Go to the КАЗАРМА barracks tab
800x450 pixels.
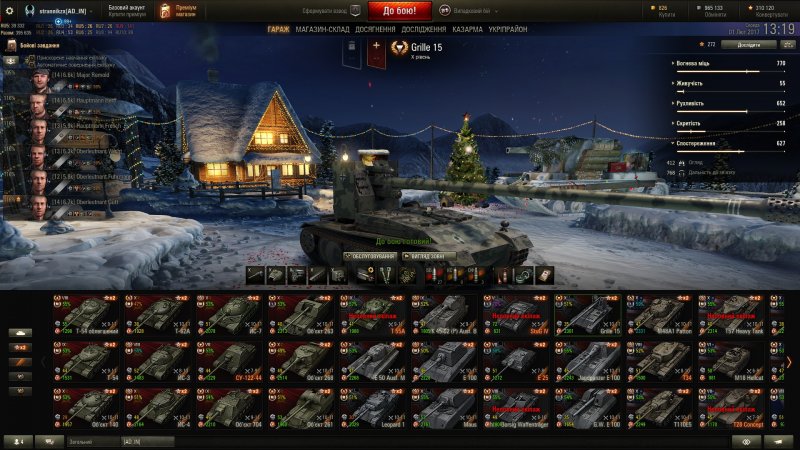[x=473, y=30]
